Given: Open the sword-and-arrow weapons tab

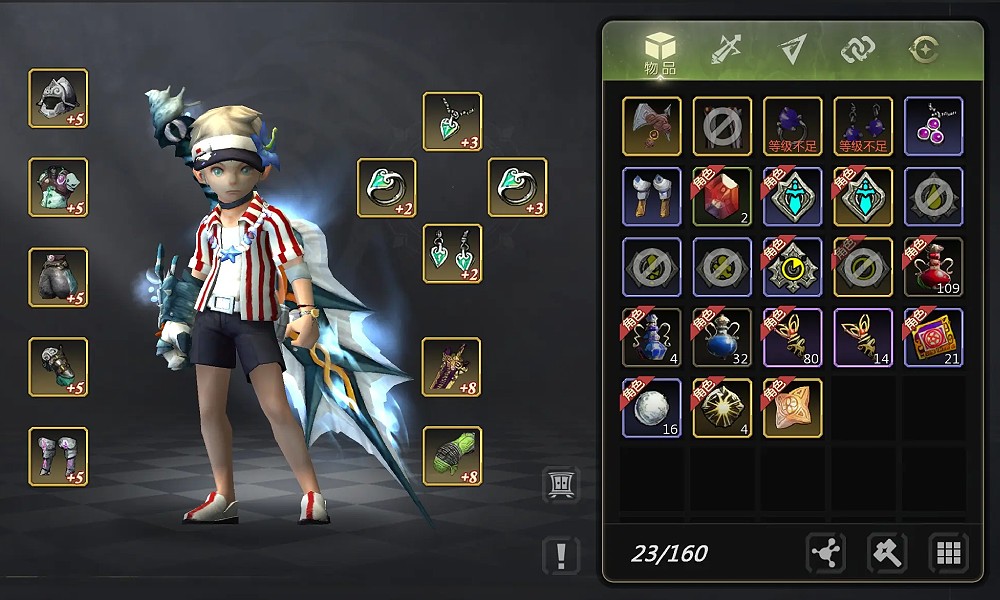Looking at the screenshot, I should click(725, 49).
